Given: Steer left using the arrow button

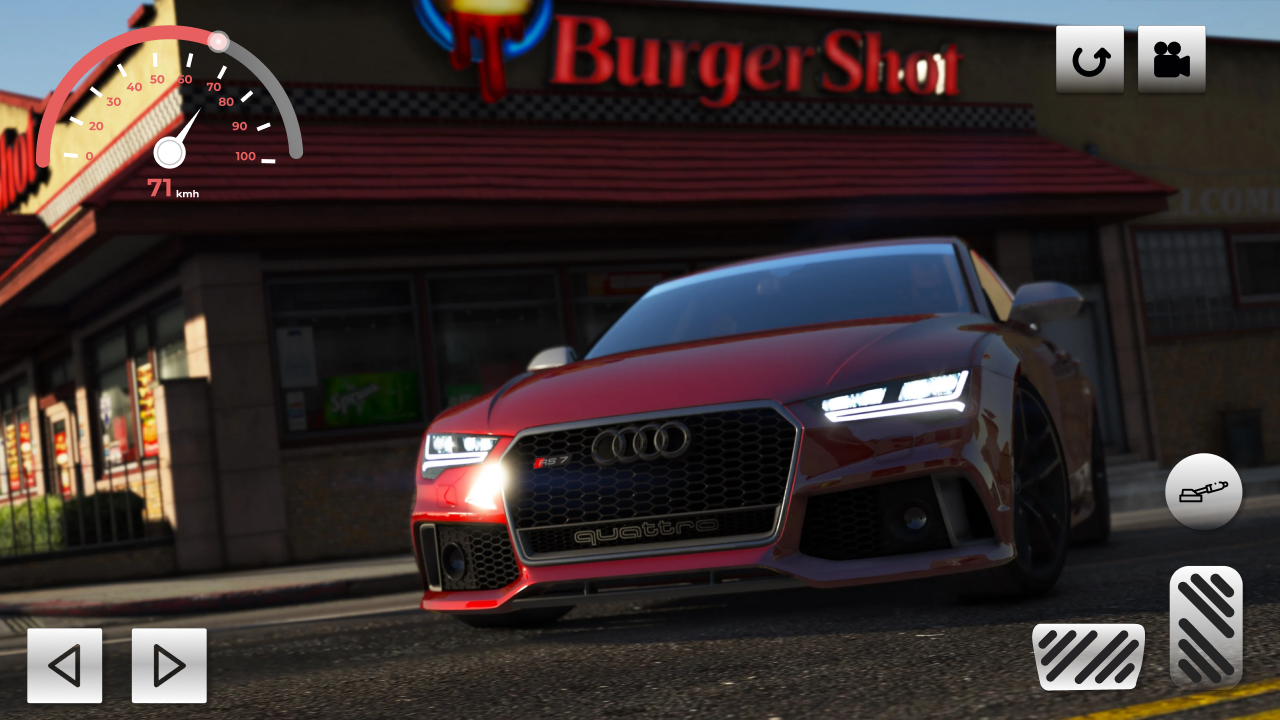Looking at the screenshot, I should tap(64, 665).
